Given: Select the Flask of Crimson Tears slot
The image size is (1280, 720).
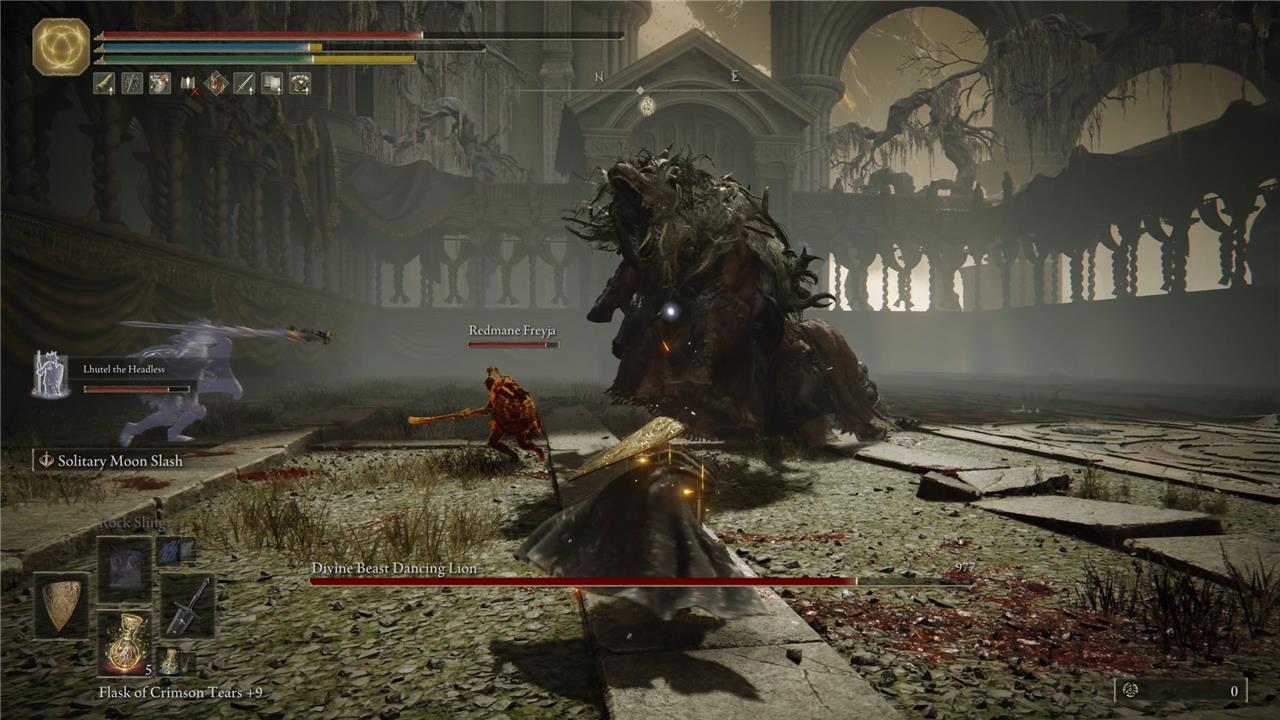Looking at the screenshot, I should [x=125, y=643].
